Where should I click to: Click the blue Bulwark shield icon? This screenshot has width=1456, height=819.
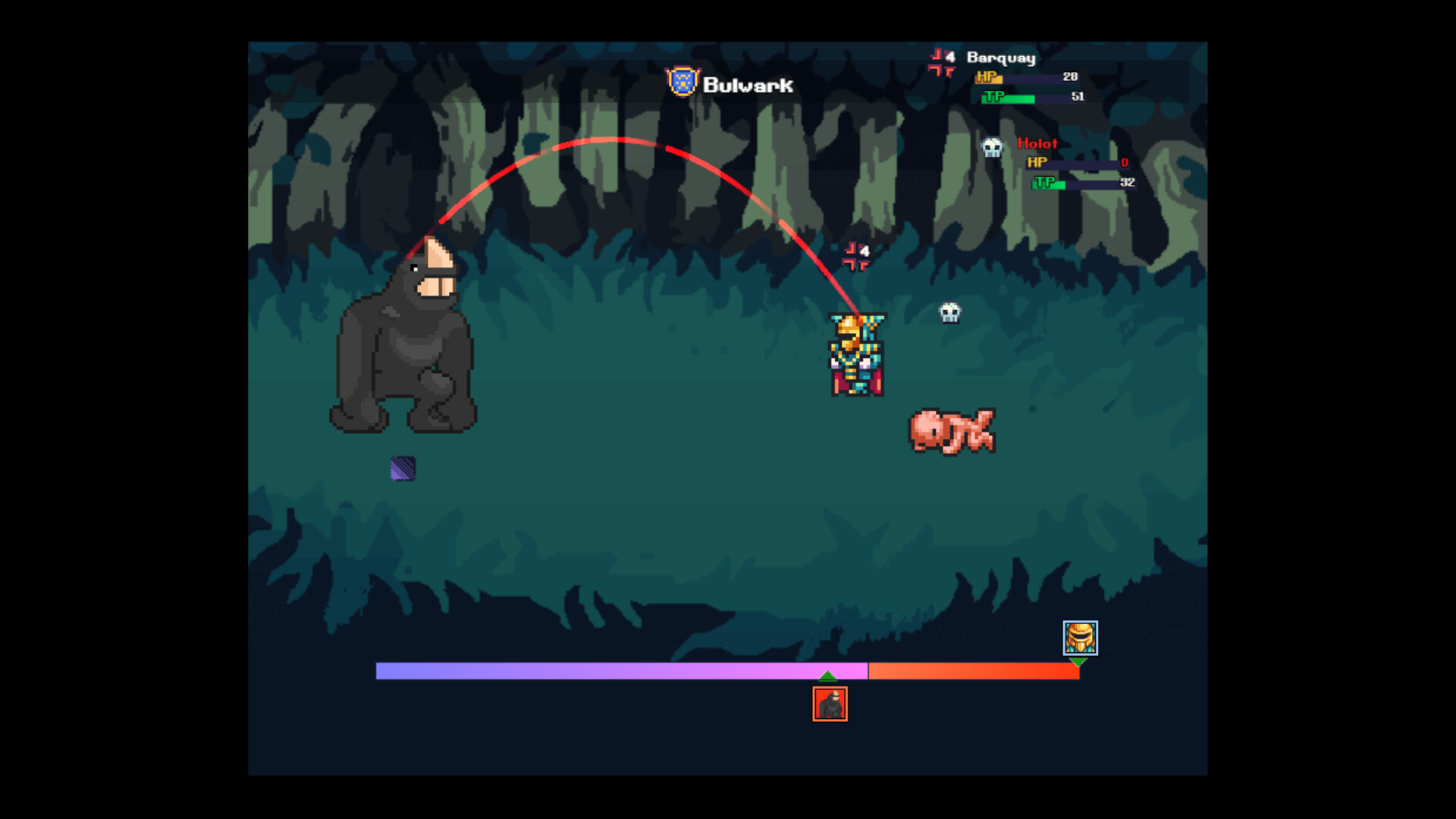[x=682, y=83]
